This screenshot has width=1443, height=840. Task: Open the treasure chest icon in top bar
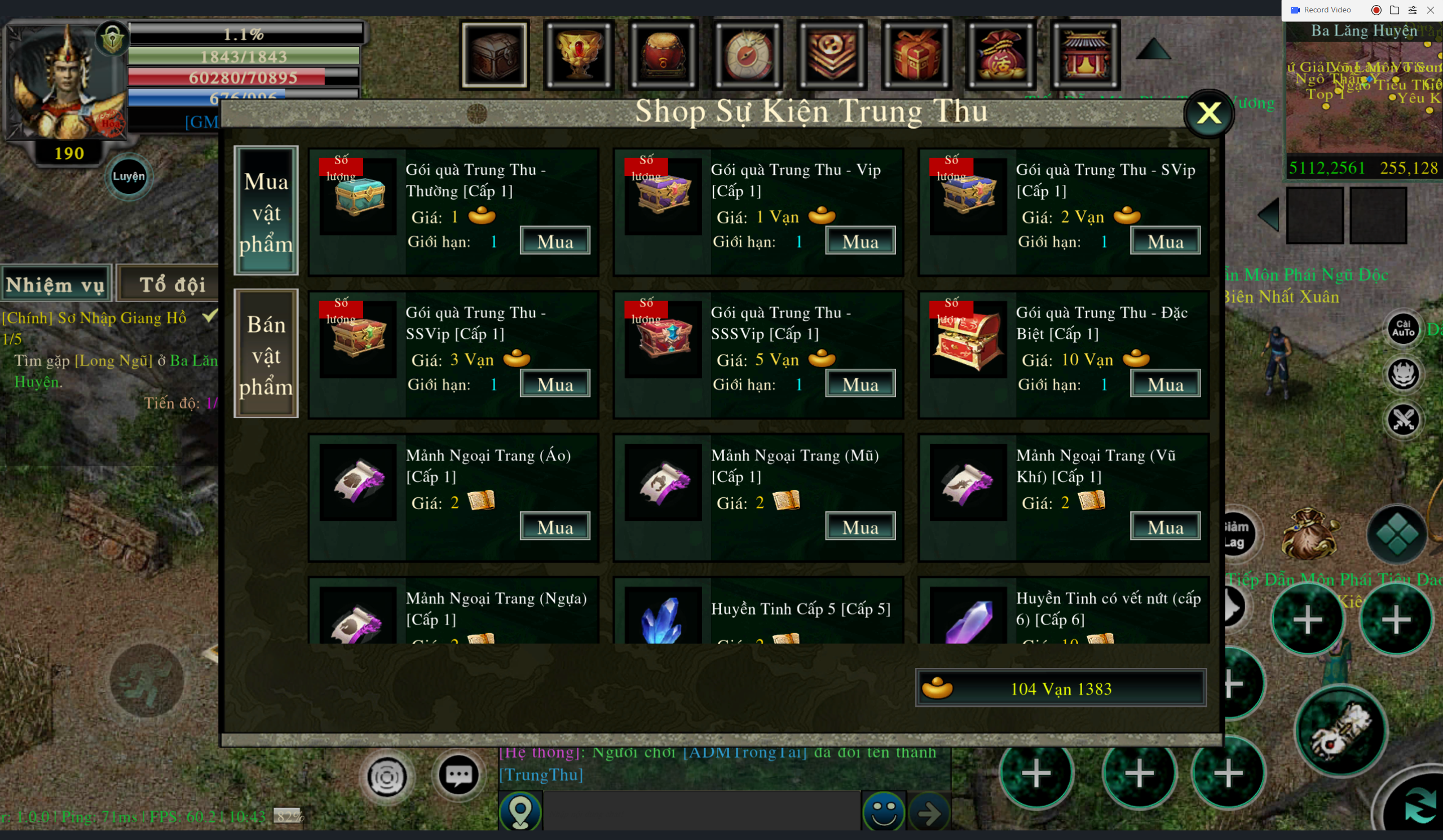pyautogui.click(x=495, y=55)
